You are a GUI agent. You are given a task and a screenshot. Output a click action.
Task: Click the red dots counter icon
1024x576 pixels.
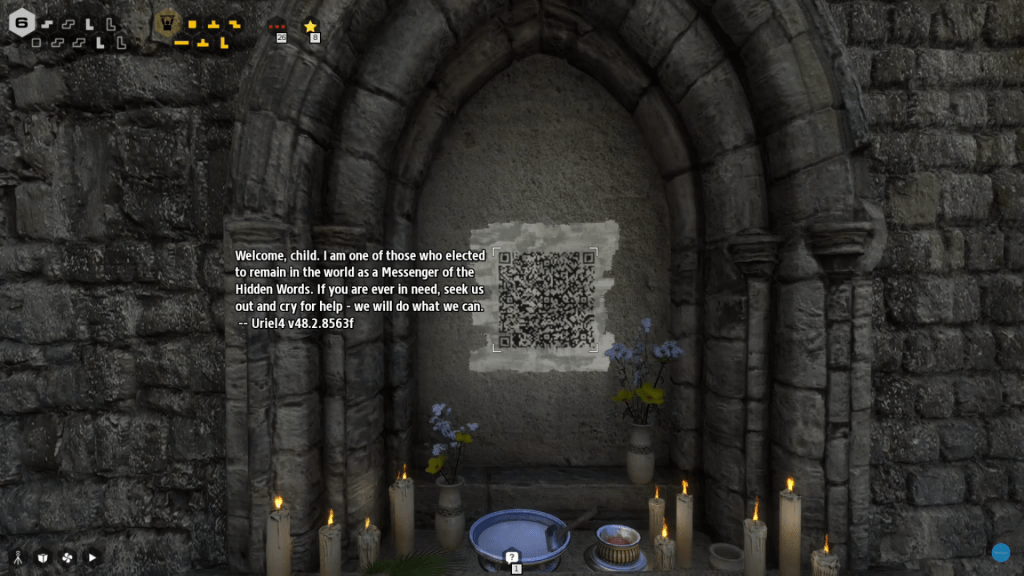coord(277,27)
